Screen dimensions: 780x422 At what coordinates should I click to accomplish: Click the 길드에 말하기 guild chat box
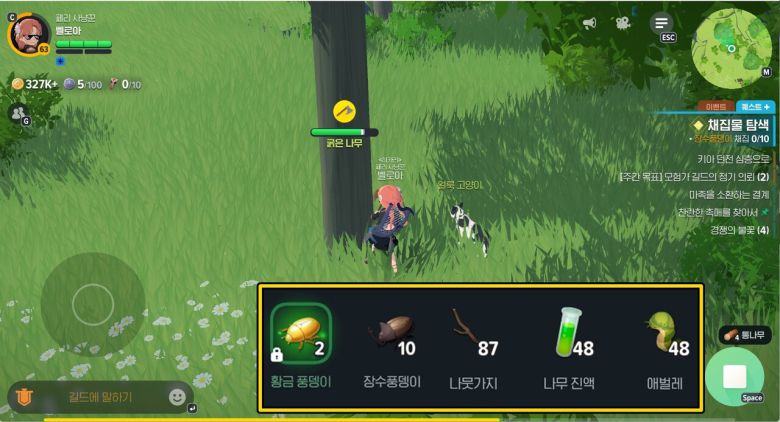(x=100, y=397)
